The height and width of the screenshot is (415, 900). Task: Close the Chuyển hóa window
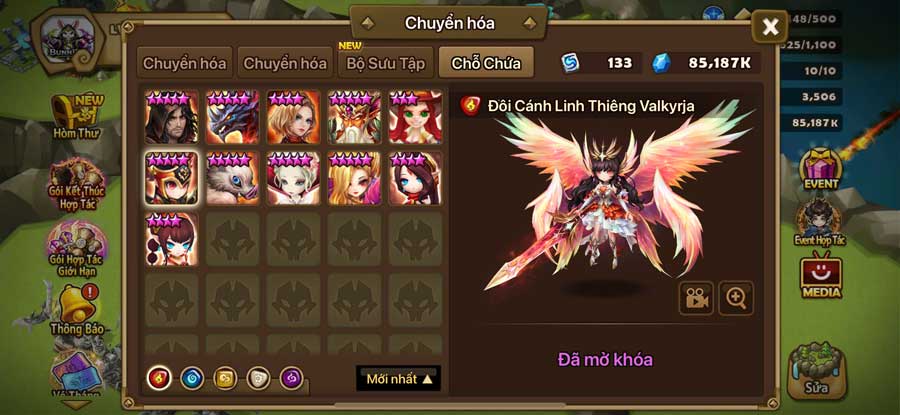click(770, 27)
